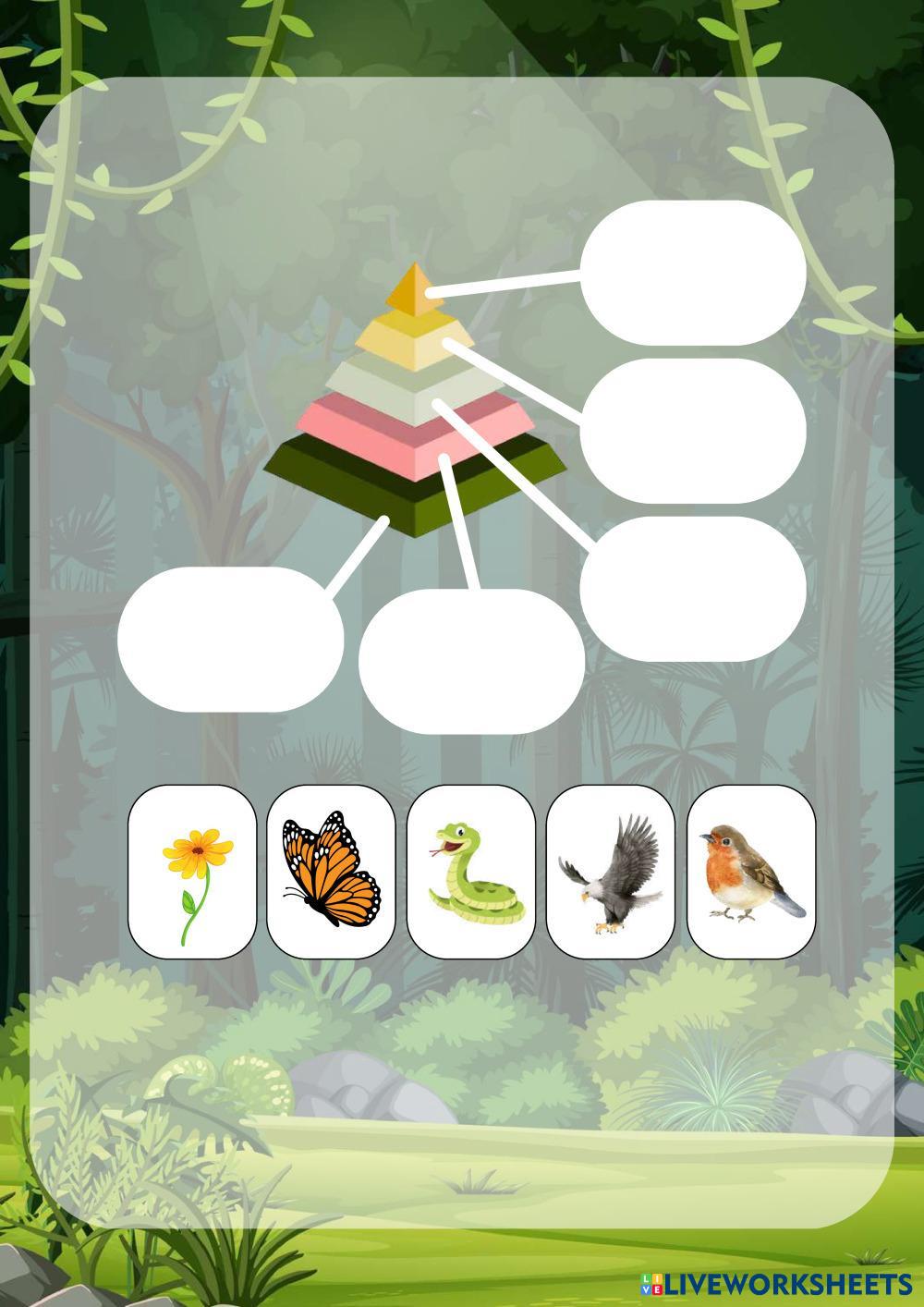Open the Liveworksheets logo link
This screenshot has height=1307, width=924.
coord(774,1283)
